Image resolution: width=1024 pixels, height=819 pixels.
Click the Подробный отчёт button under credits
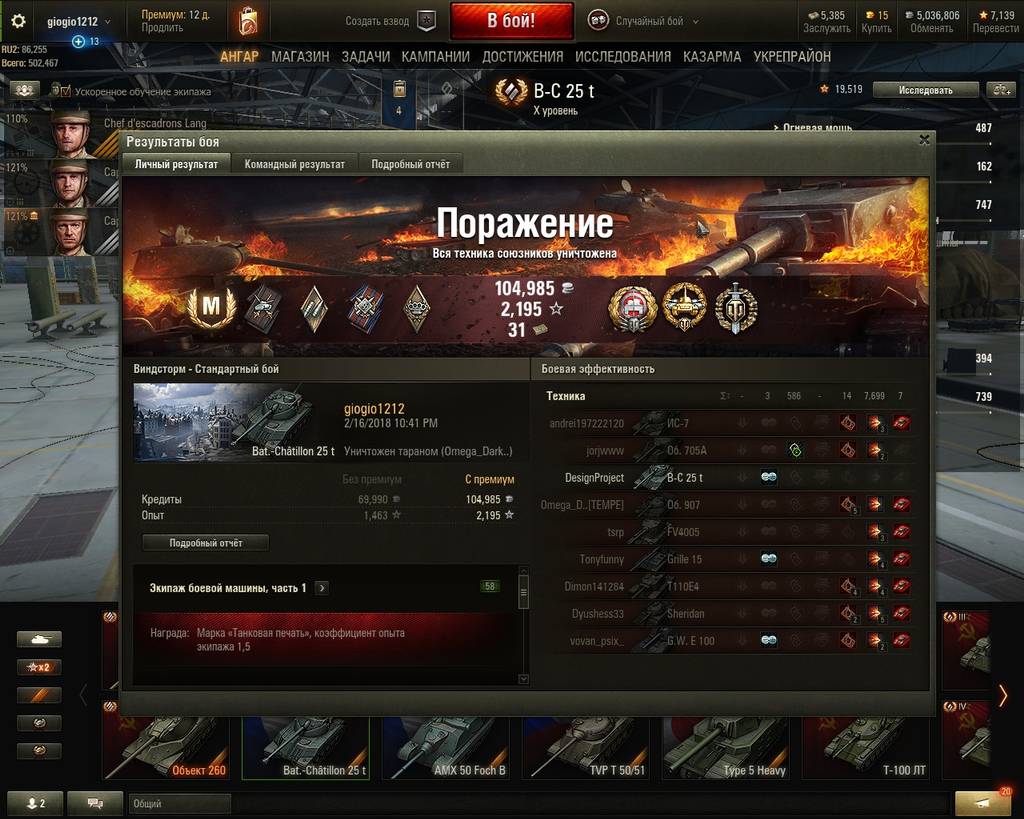coord(205,542)
